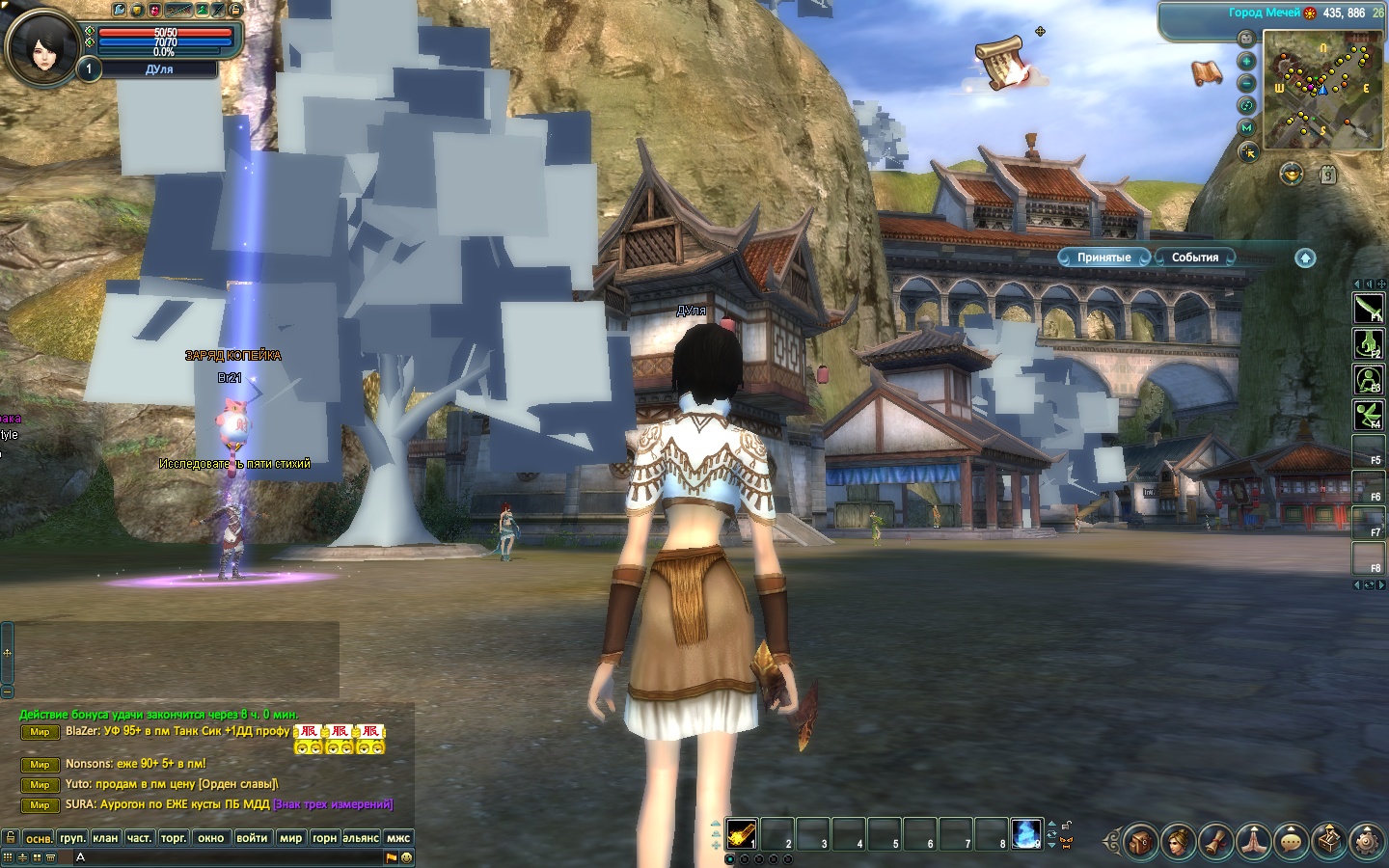Image resolution: width=1389 pixels, height=868 pixels.
Task: Open the gear settings menu
Action: coord(1367,841)
